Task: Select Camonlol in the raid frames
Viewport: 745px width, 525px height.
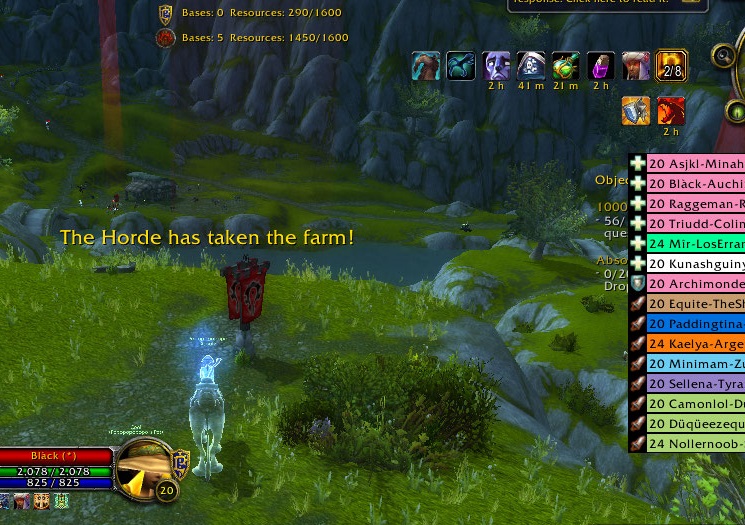Action: pyautogui.click(x=695, y=404)
